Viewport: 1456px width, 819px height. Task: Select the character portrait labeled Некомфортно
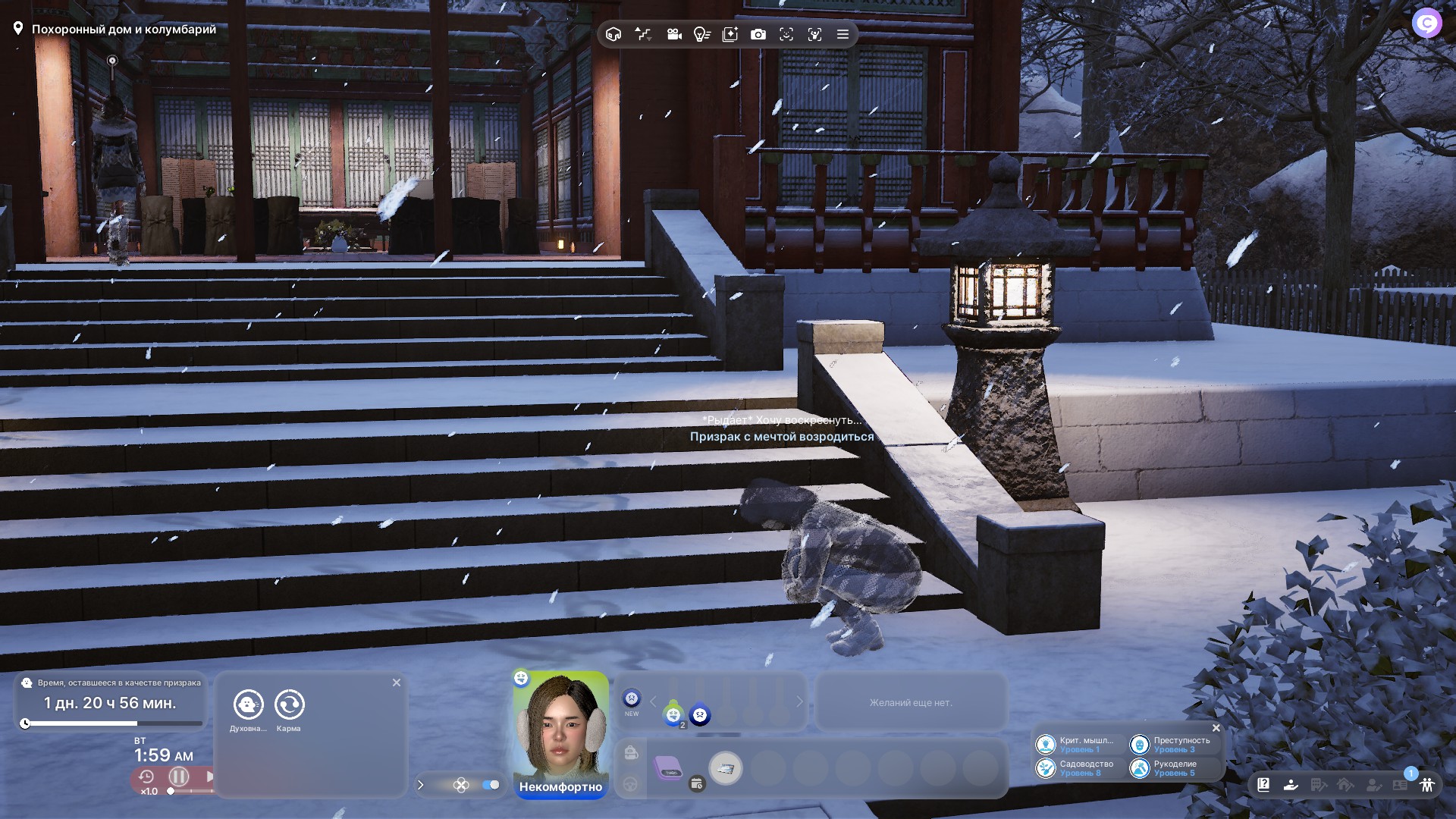pos(560,728)
